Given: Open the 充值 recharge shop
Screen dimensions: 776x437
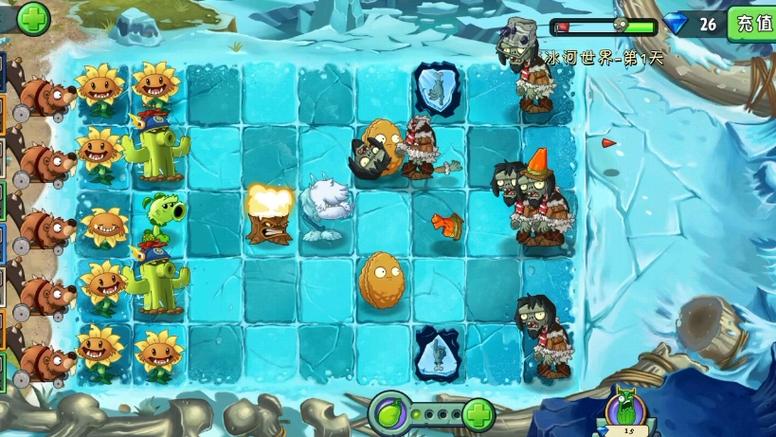Looking at the screenshot, I should [x=753, y=23].
